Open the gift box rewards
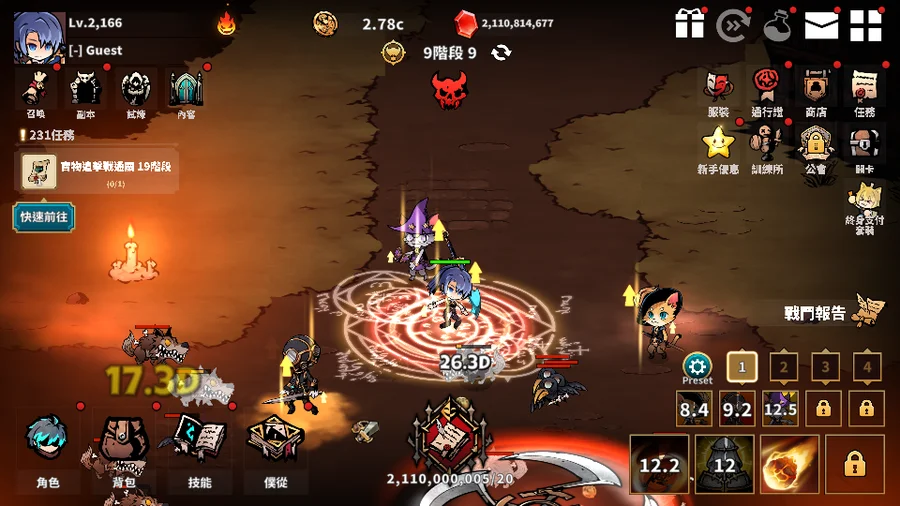900x506 pixels. (x=690, y=24)
